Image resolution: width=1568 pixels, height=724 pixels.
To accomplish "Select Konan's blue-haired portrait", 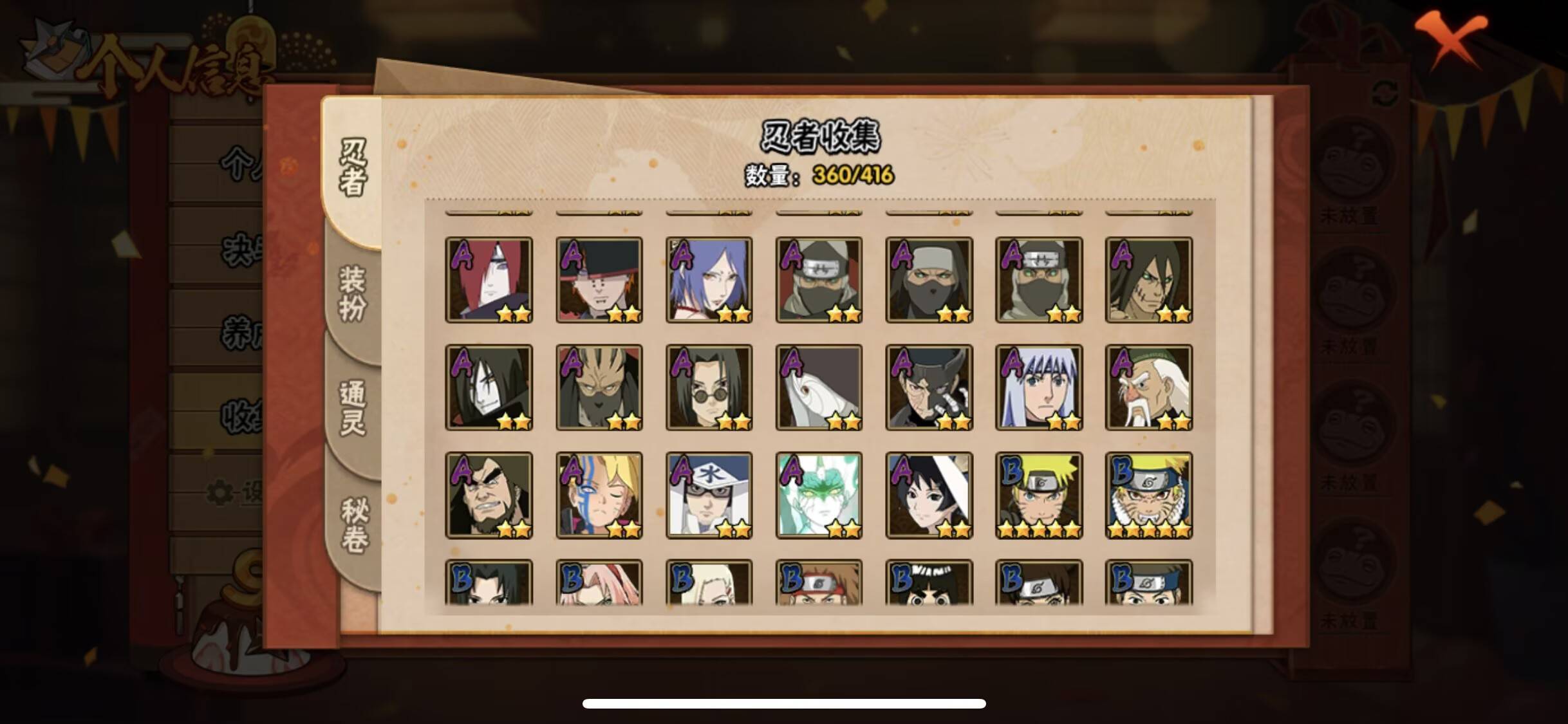I will coord(708,280).
